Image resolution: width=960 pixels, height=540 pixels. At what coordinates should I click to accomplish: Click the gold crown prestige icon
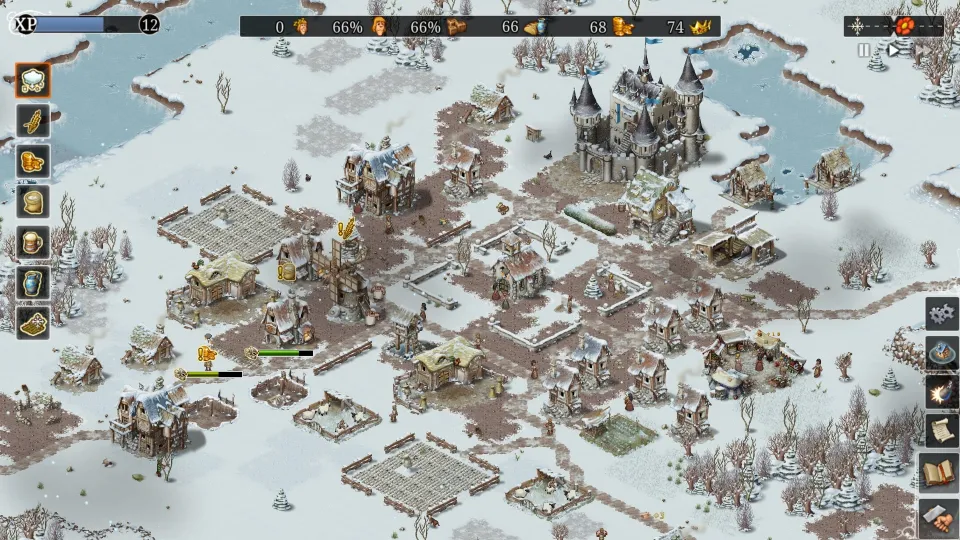[x=700, y=27]
